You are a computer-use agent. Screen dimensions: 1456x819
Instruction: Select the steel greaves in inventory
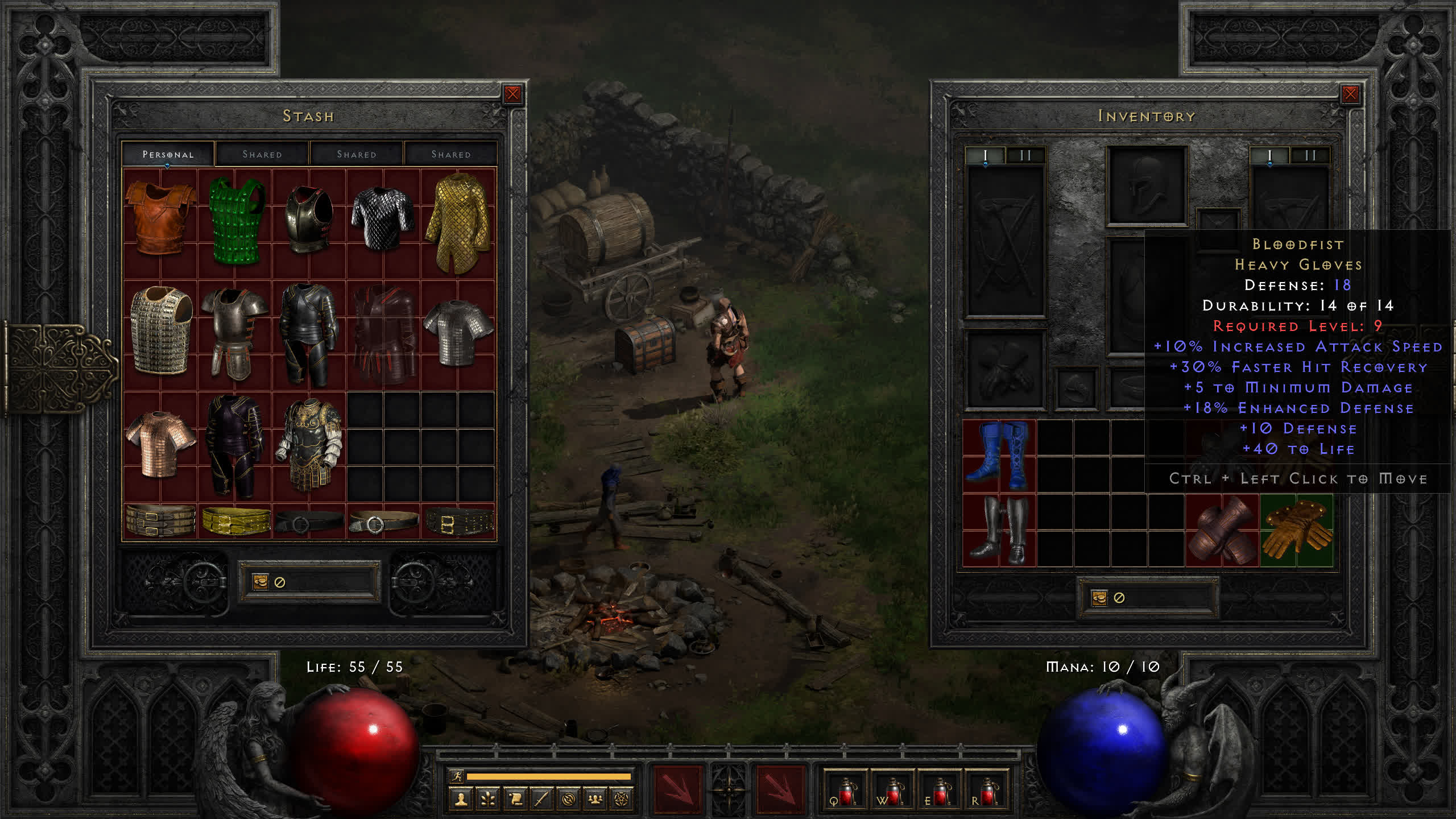pos(999,530)
